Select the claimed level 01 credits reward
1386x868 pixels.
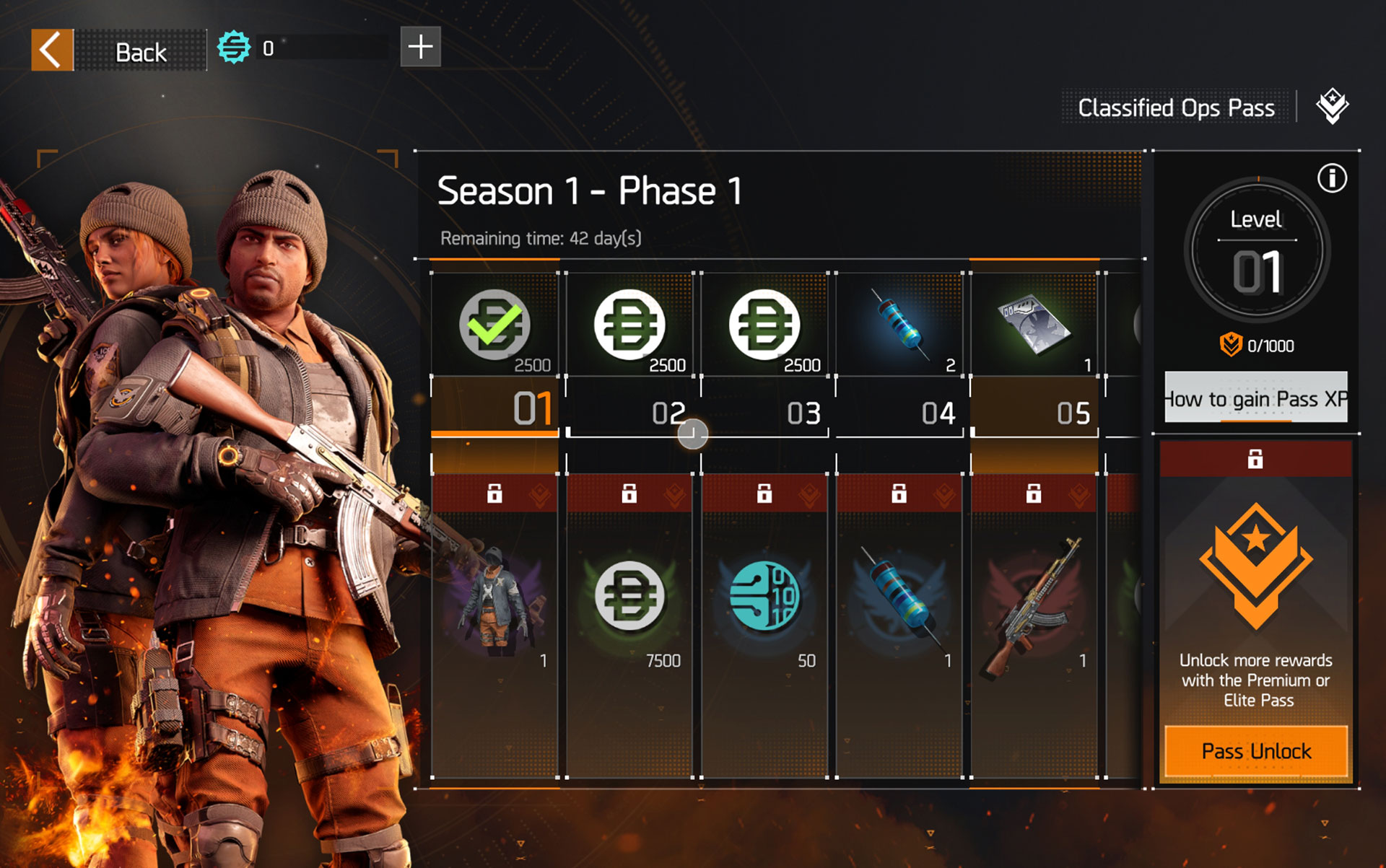[x=495, y=325]
